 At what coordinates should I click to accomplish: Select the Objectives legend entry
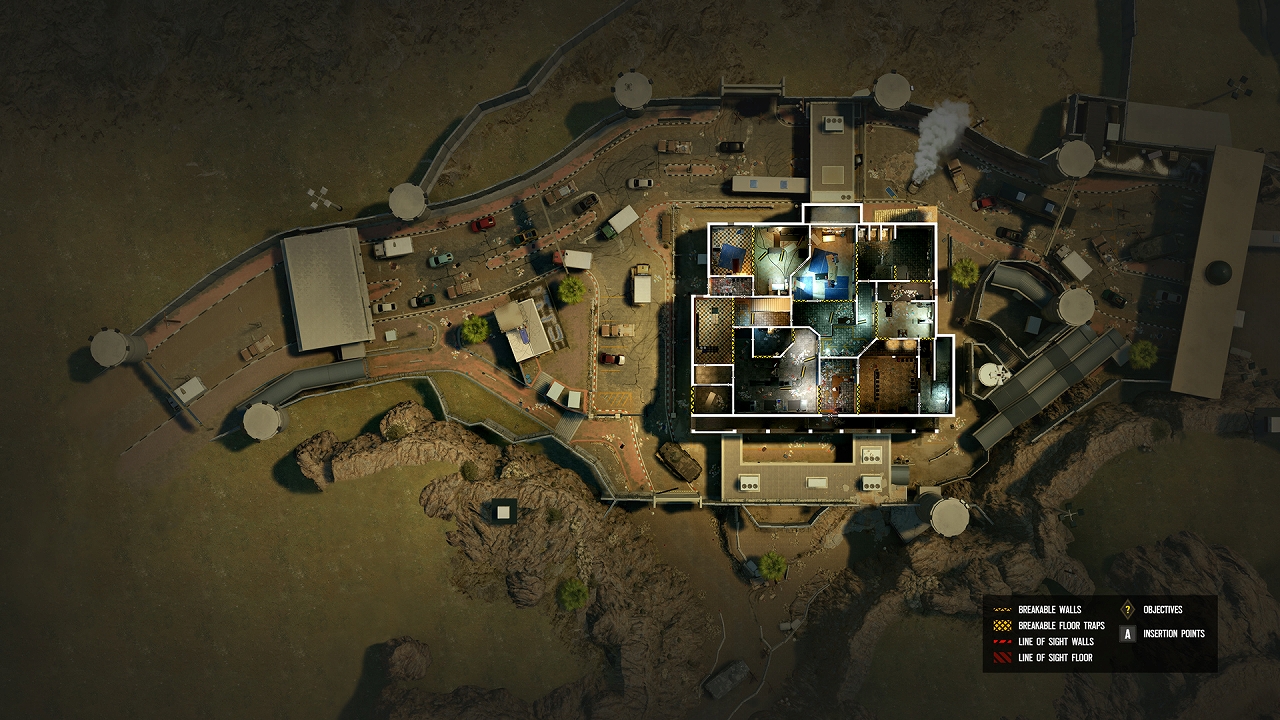tap(1162, 610)
